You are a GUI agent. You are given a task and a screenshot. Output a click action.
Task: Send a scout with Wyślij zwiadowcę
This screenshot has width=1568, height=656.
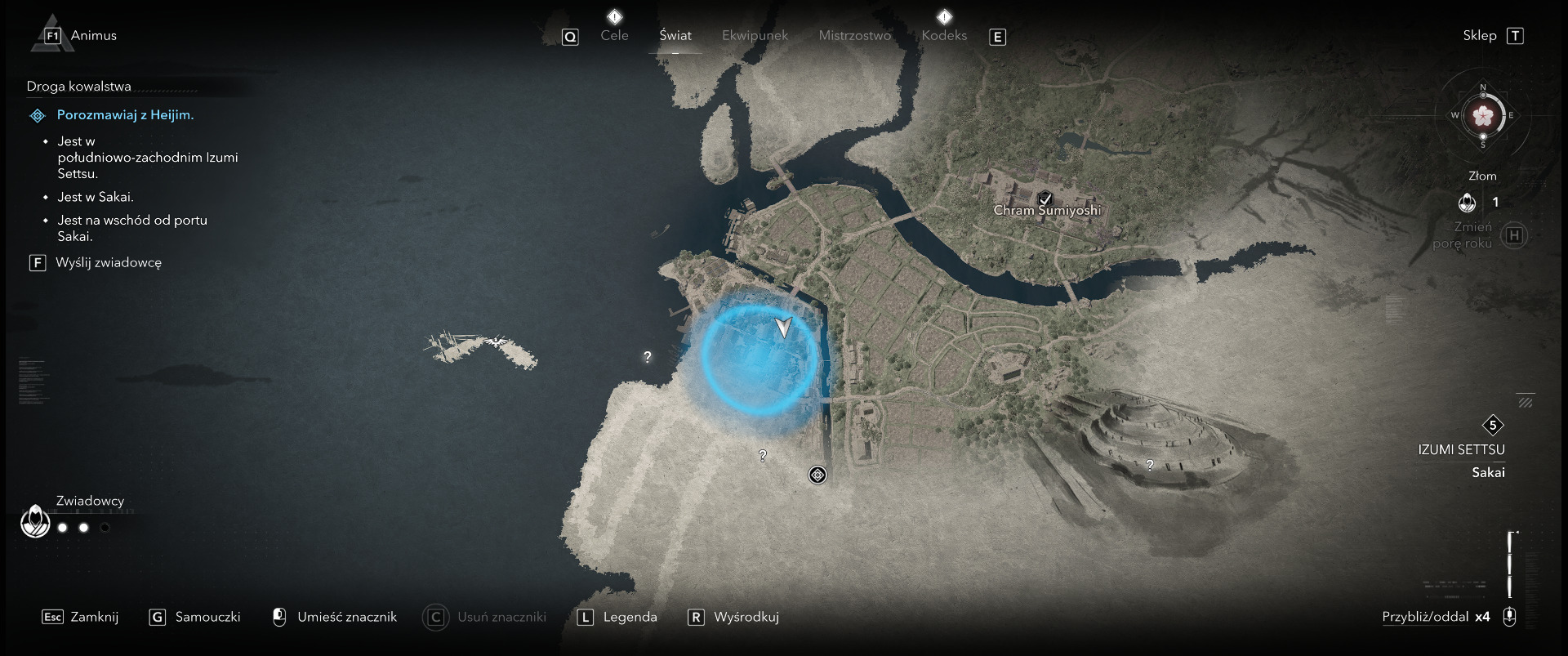pos(108,262)
